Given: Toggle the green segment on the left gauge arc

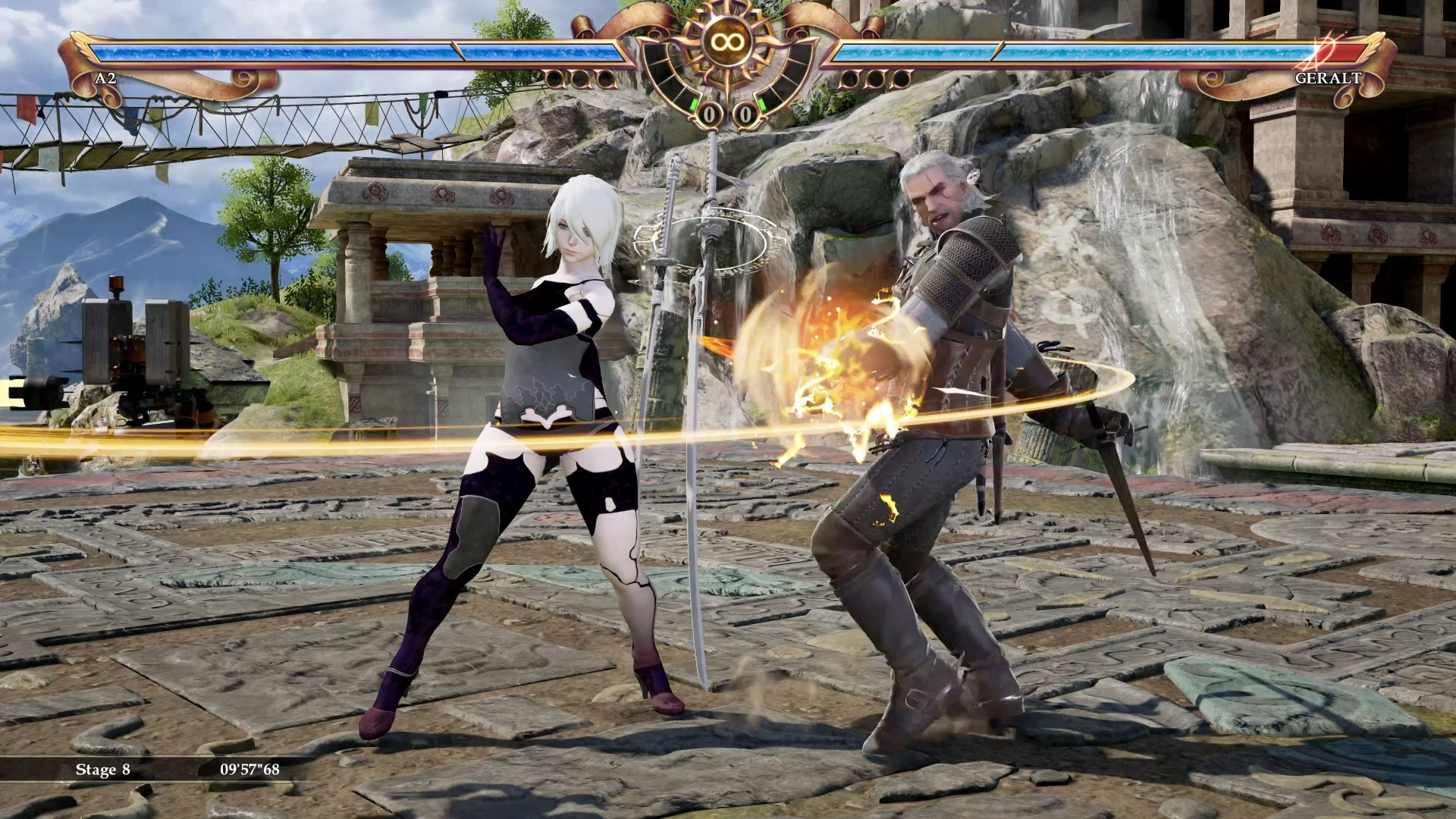Looking at the screenshot, I should point(693,105).
